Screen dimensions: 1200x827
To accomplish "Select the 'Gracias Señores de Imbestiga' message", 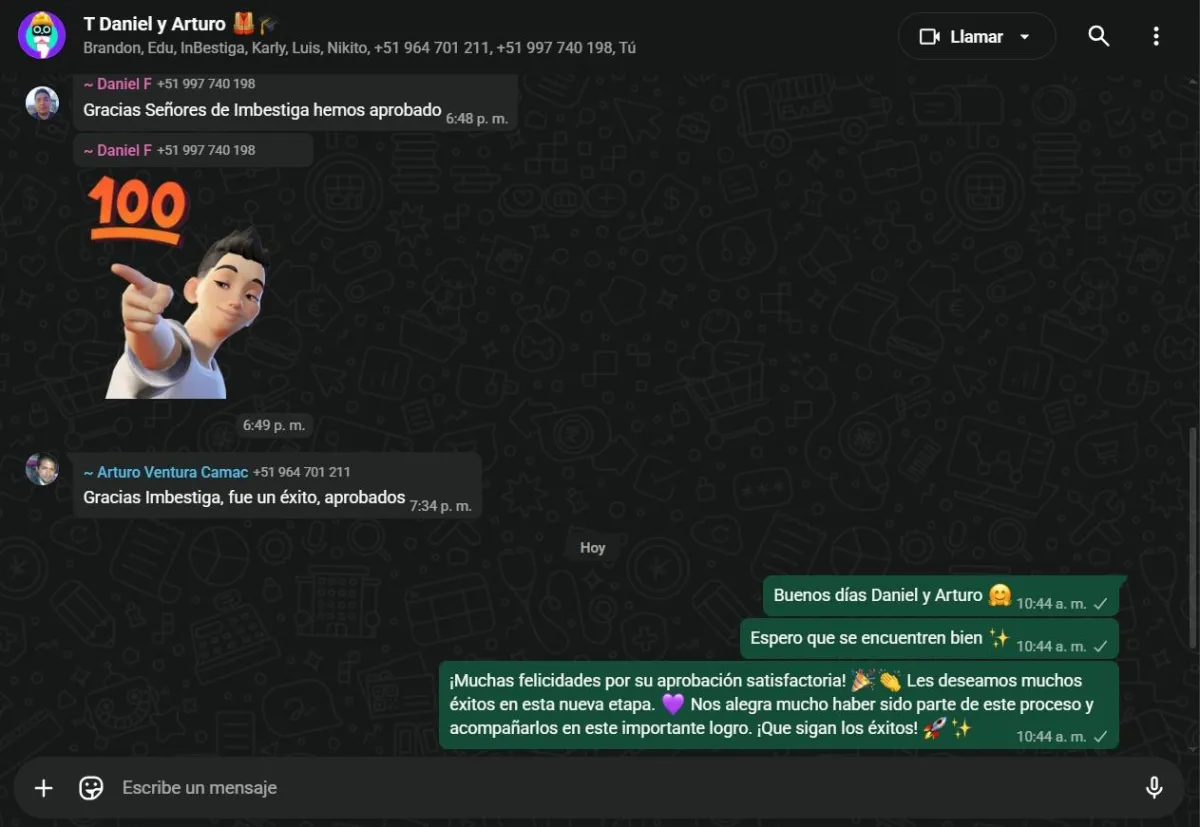I will tap(262, 110).
